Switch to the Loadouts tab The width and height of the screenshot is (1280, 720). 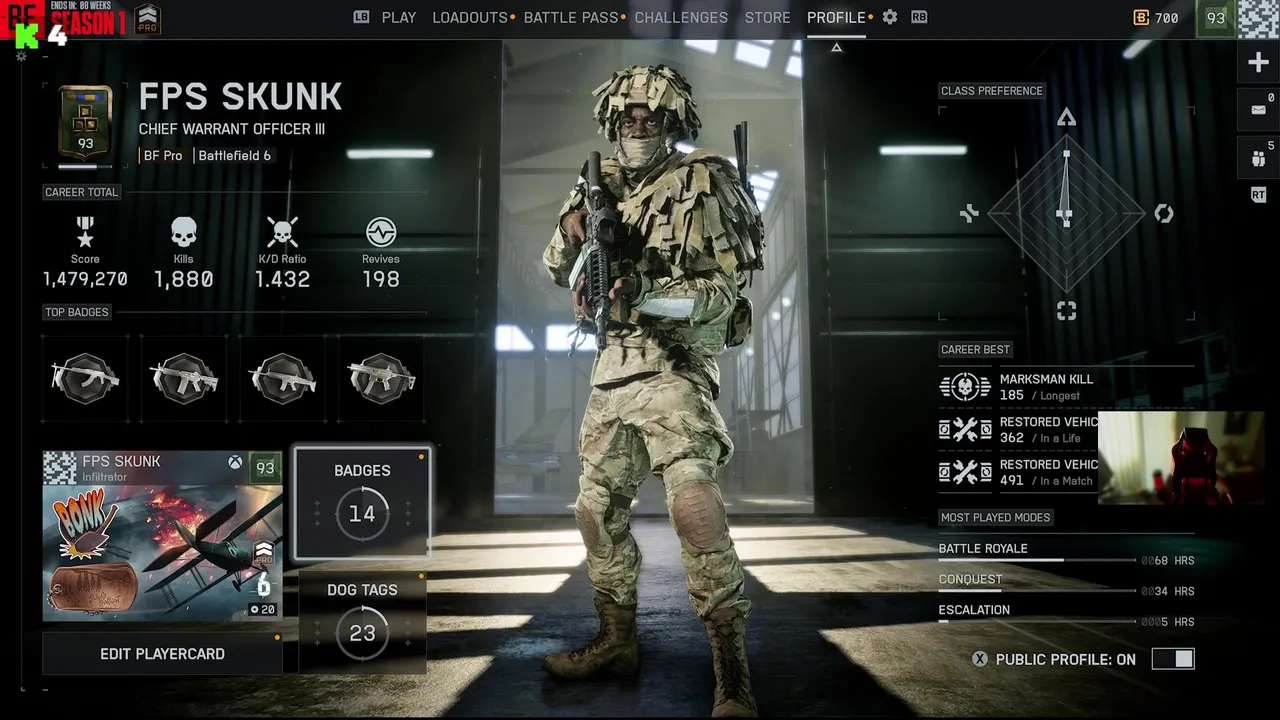(470, 18)
